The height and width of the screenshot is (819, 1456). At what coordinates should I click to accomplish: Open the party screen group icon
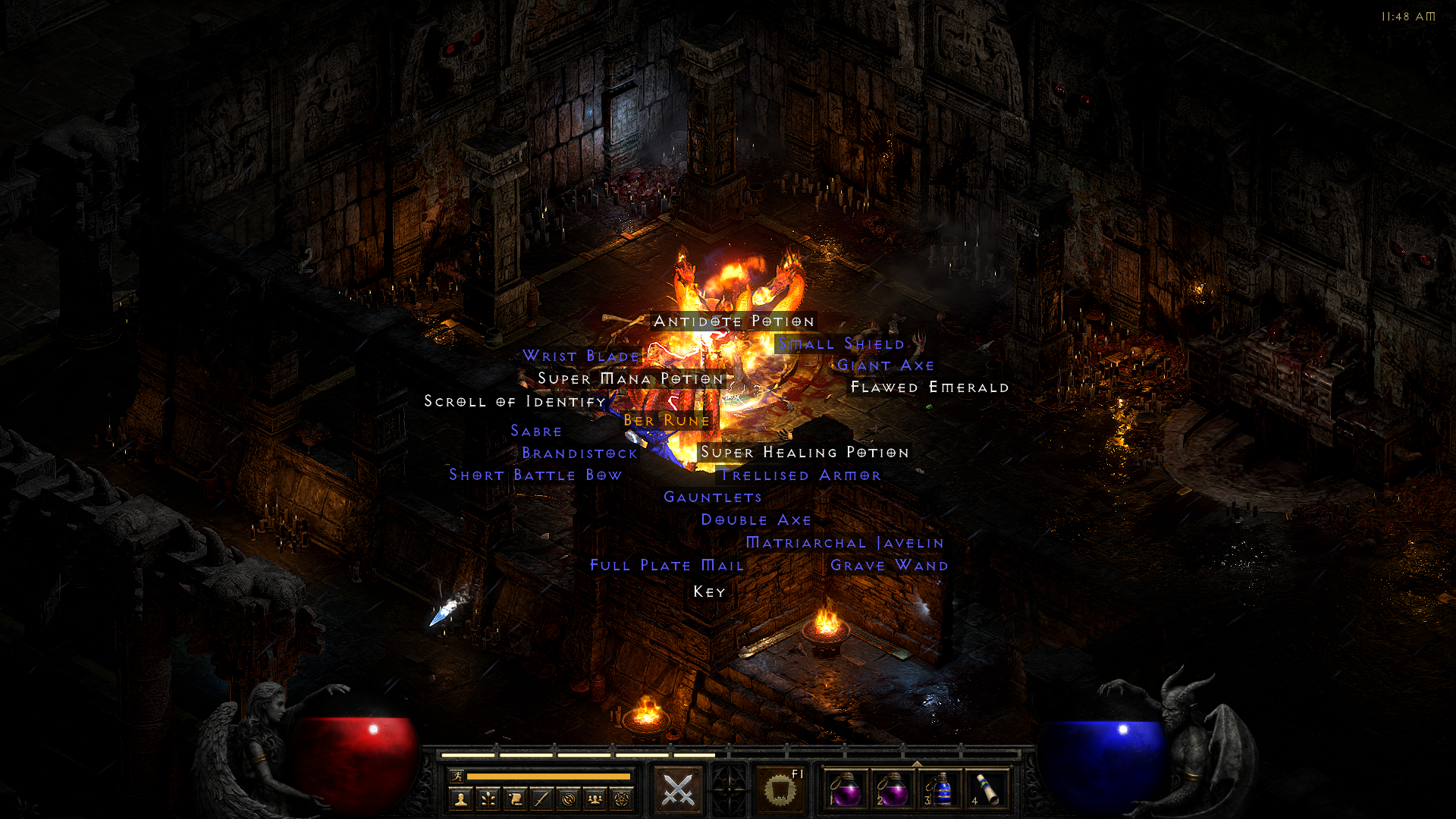594,797
